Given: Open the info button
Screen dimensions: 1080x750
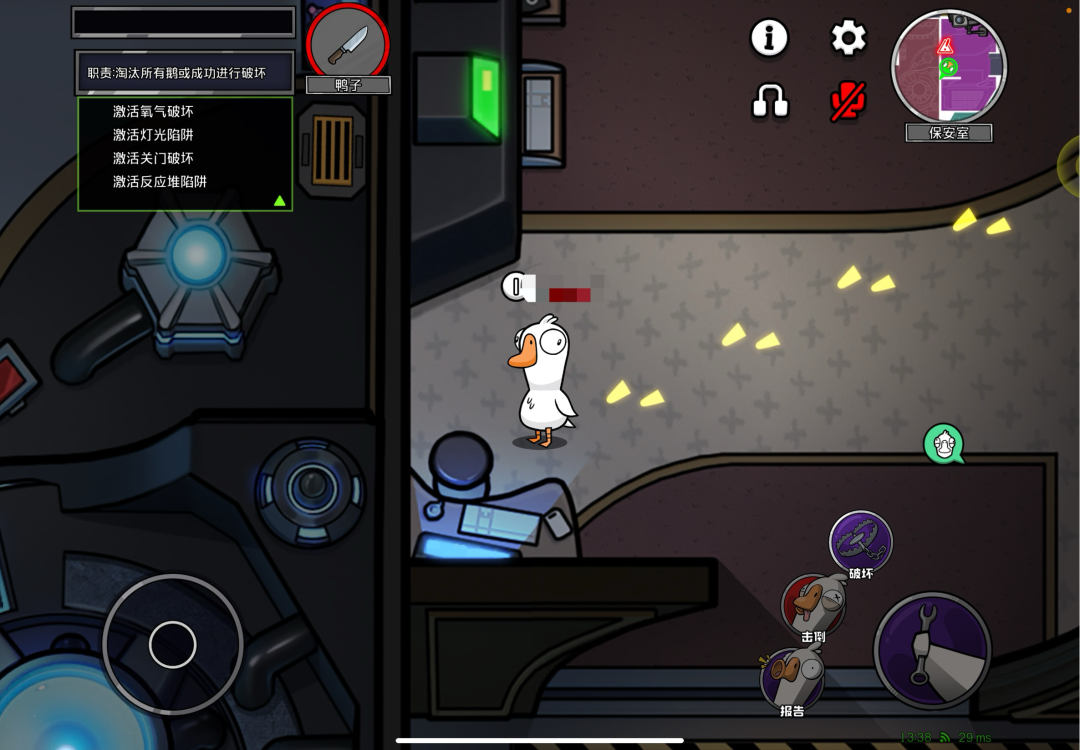Looking at the screenshot, I should [769, 38].
